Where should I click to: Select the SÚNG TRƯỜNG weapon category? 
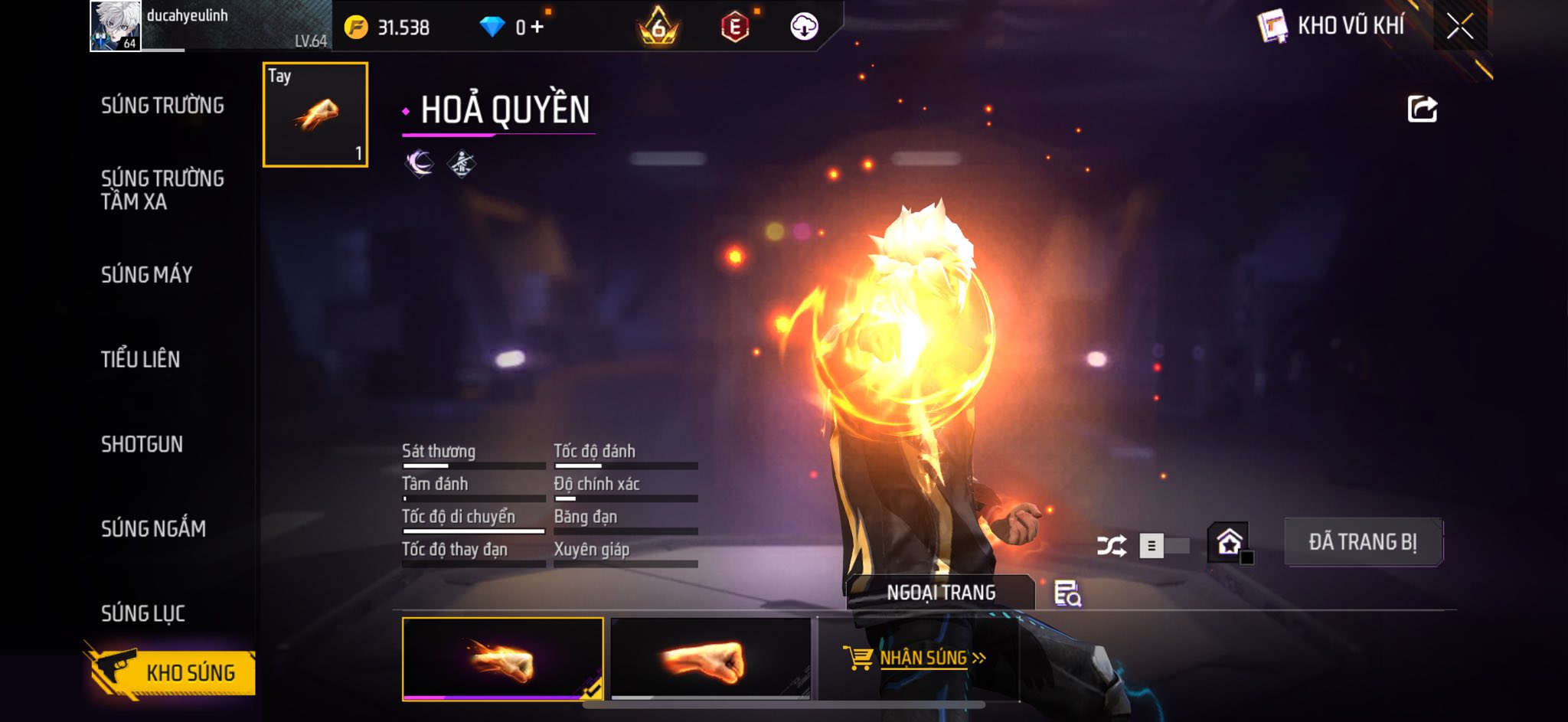pos(162,106)
